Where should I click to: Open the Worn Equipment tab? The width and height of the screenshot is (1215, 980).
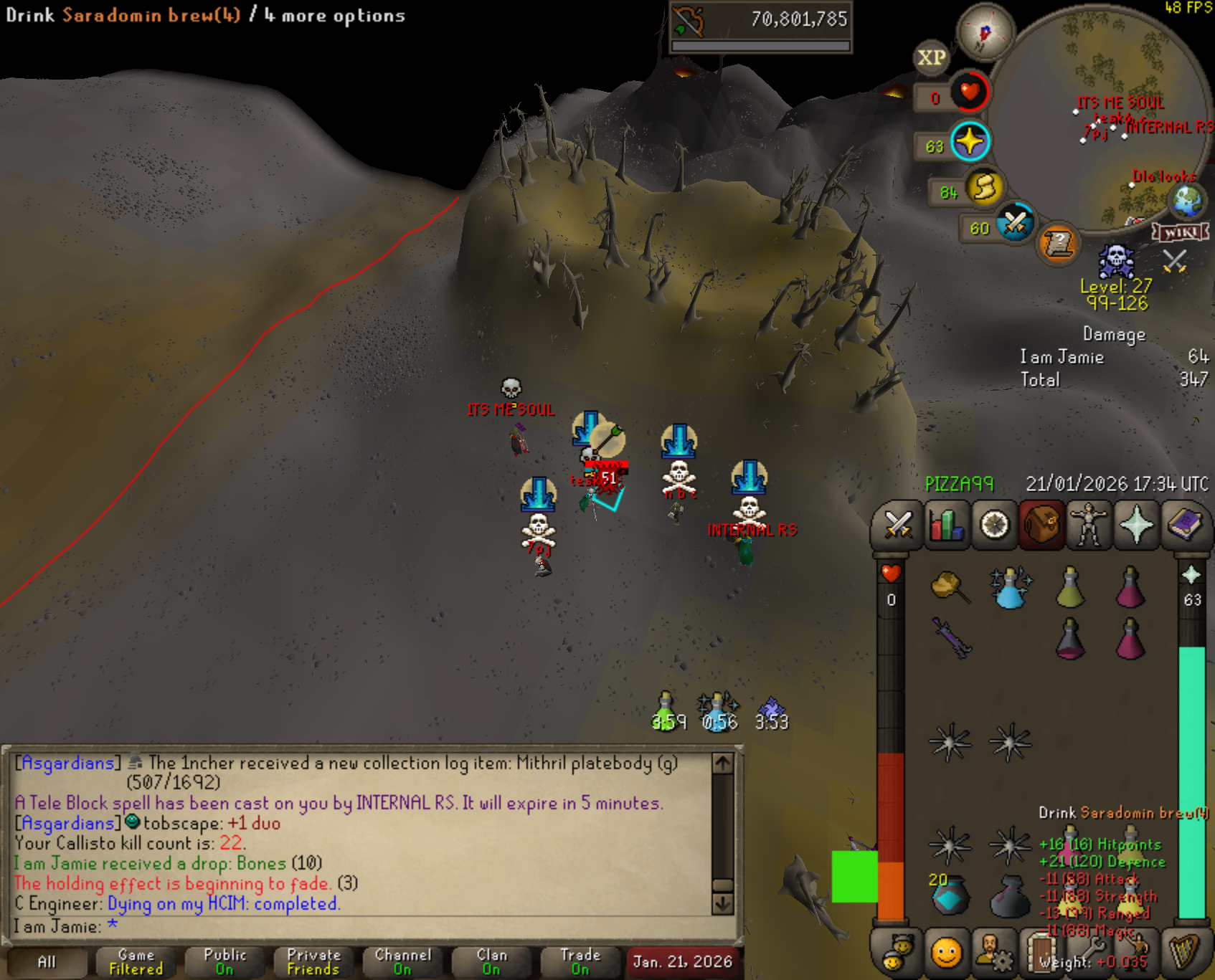coord(1089,525)
